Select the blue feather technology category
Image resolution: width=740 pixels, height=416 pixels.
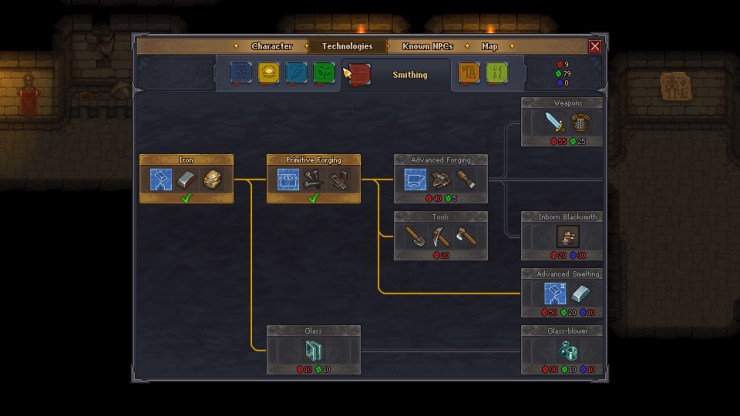(296, 73)
